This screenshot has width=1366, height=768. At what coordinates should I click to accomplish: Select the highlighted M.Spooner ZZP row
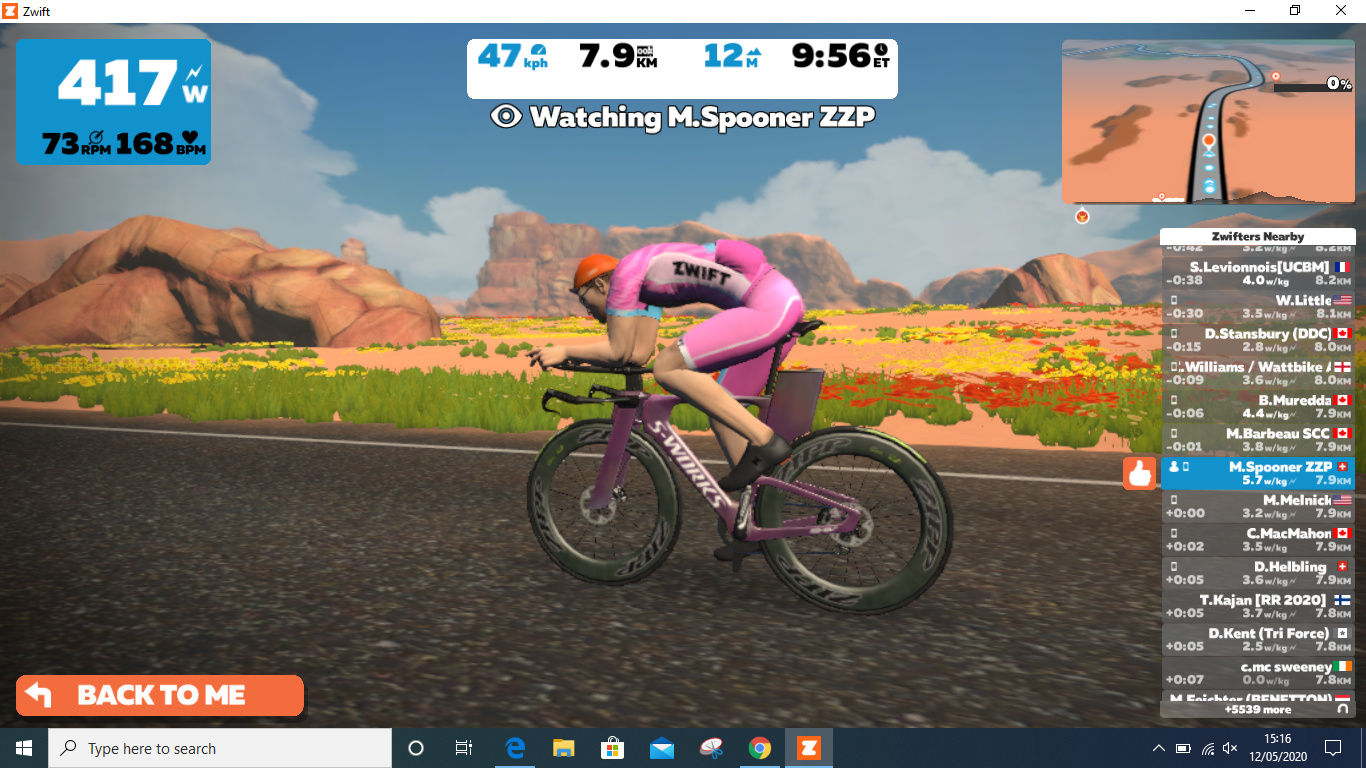point(1257,473)
